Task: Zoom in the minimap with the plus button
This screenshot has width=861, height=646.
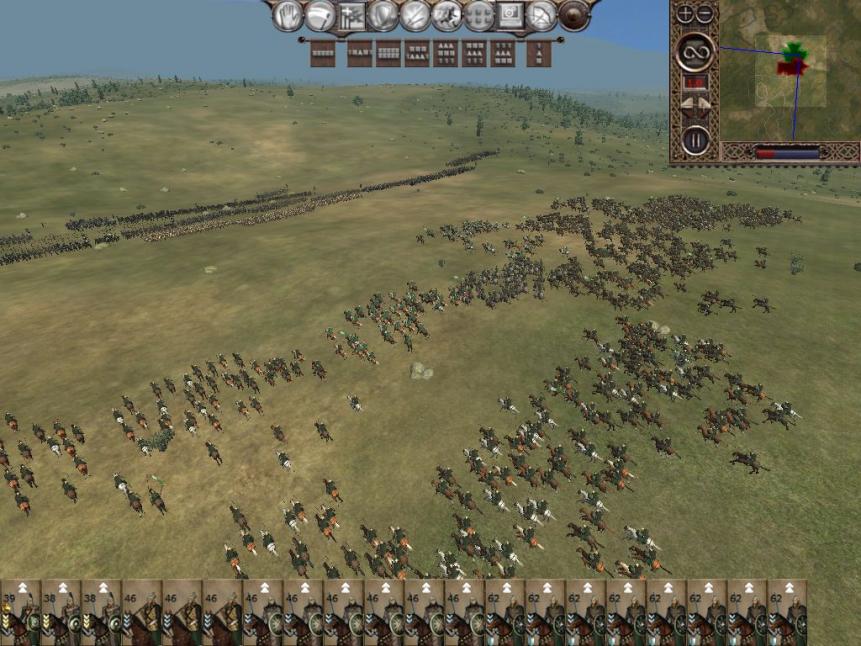Action: [685, 14]
